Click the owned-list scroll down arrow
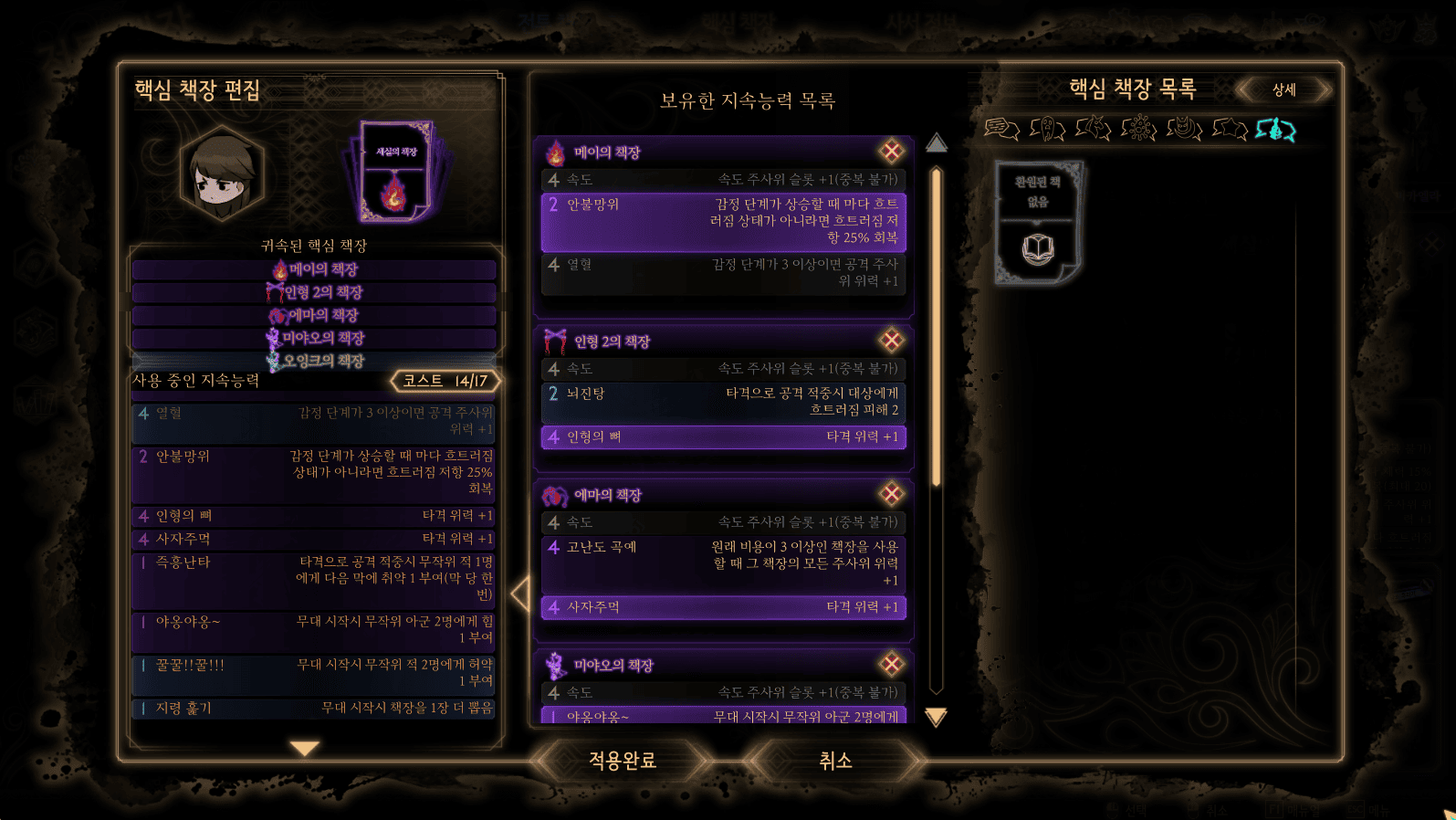The height and width of the screenshot is (820, 1456). (x=936, y=717)
